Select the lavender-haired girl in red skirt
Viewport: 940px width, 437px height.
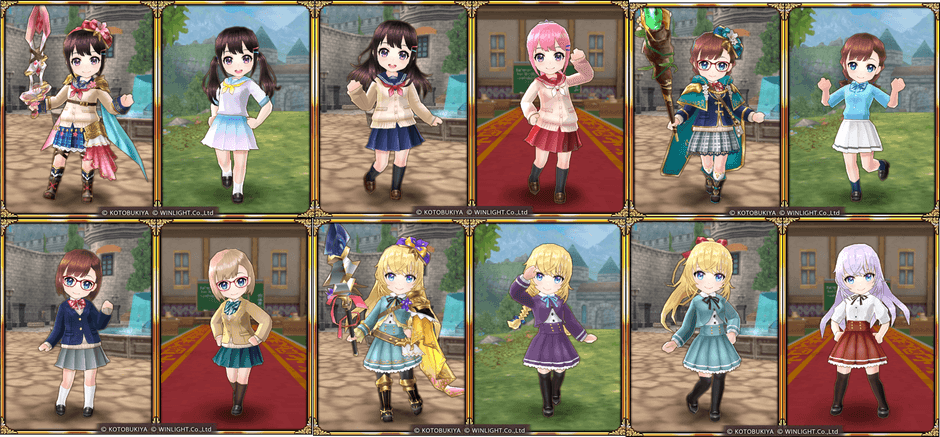coord(862,328)
